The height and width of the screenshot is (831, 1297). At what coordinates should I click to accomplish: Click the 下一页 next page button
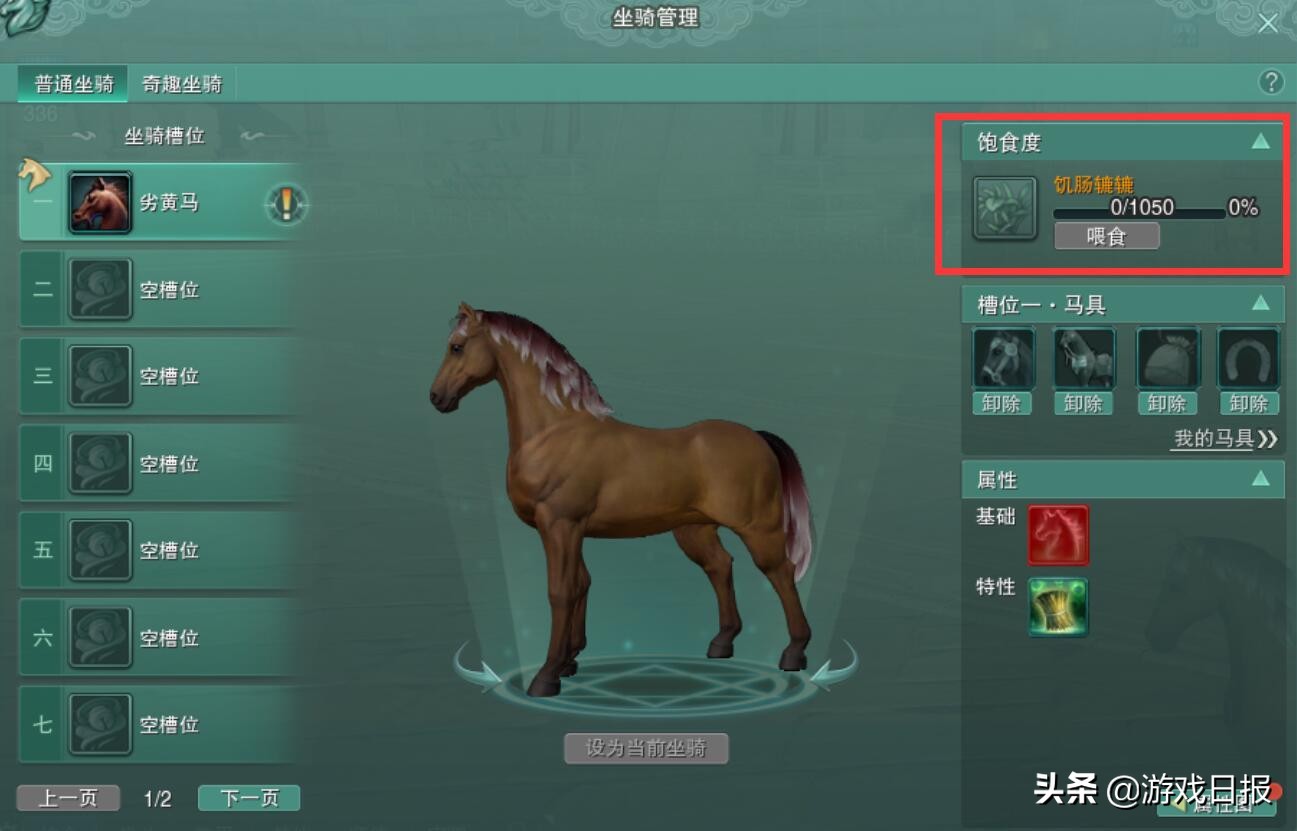pos(248,797)
